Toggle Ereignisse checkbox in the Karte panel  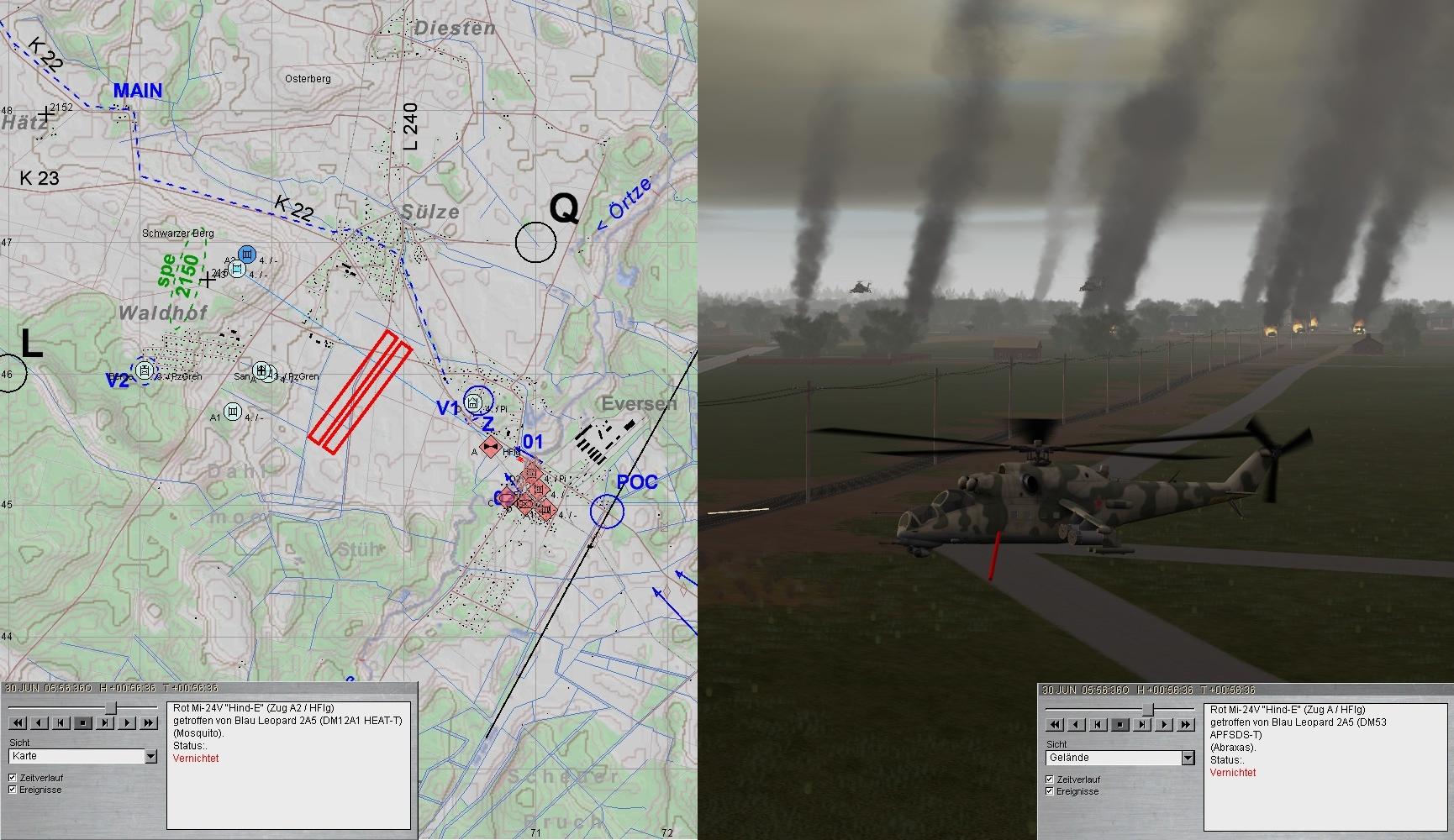click(x=13, y=790)
